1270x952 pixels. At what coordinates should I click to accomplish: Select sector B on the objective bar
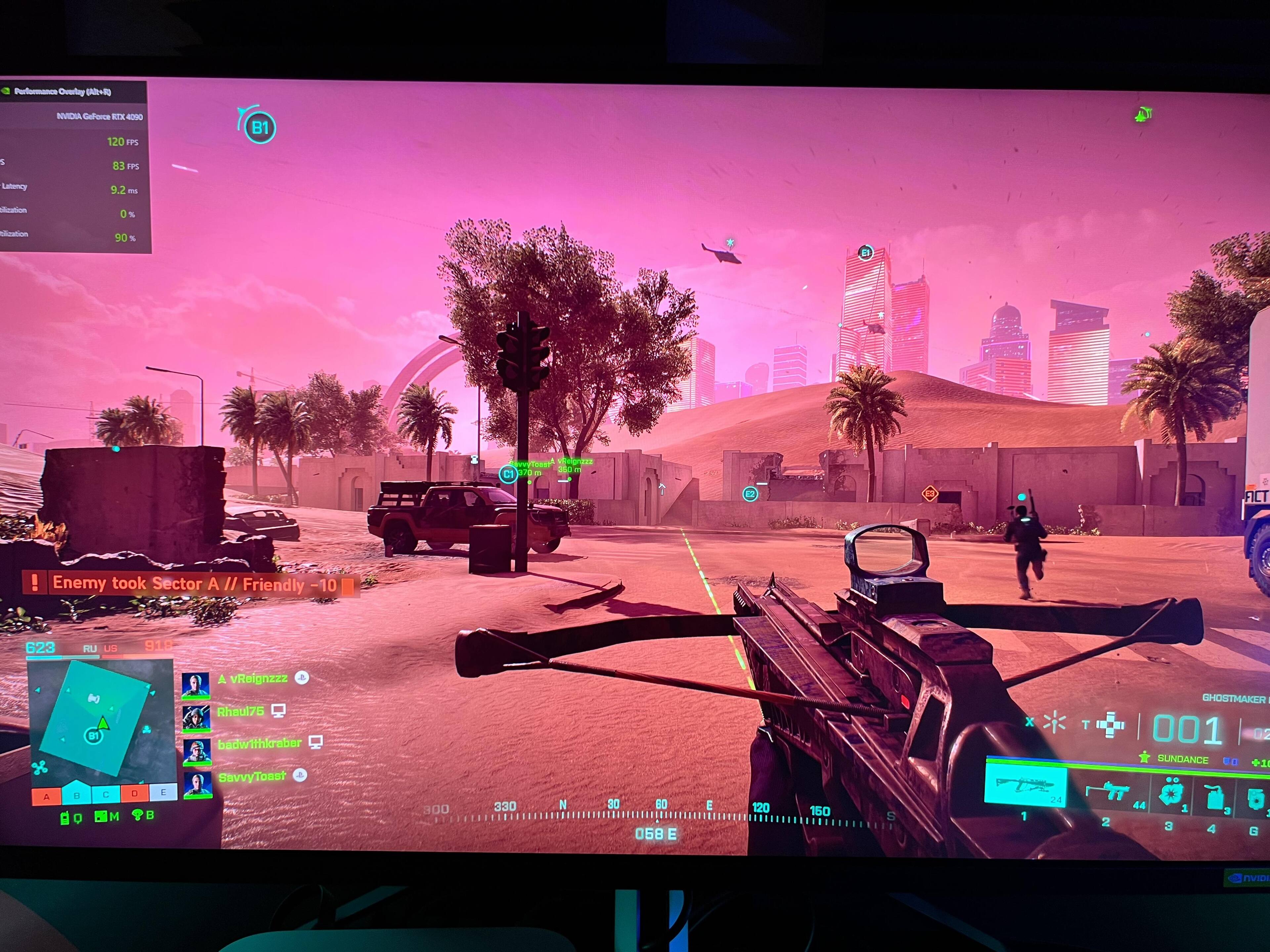[76, 795]
